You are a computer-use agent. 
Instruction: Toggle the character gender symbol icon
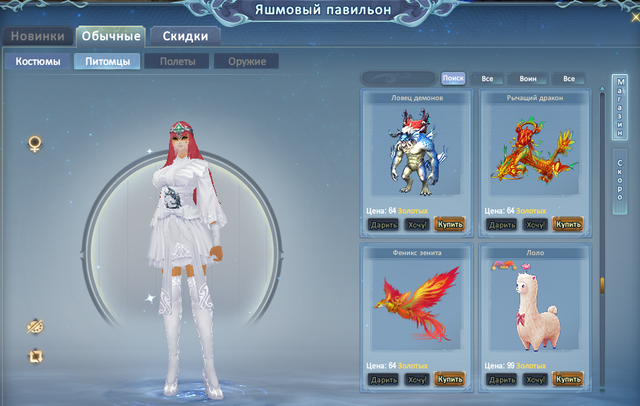(x=35, y=143)
